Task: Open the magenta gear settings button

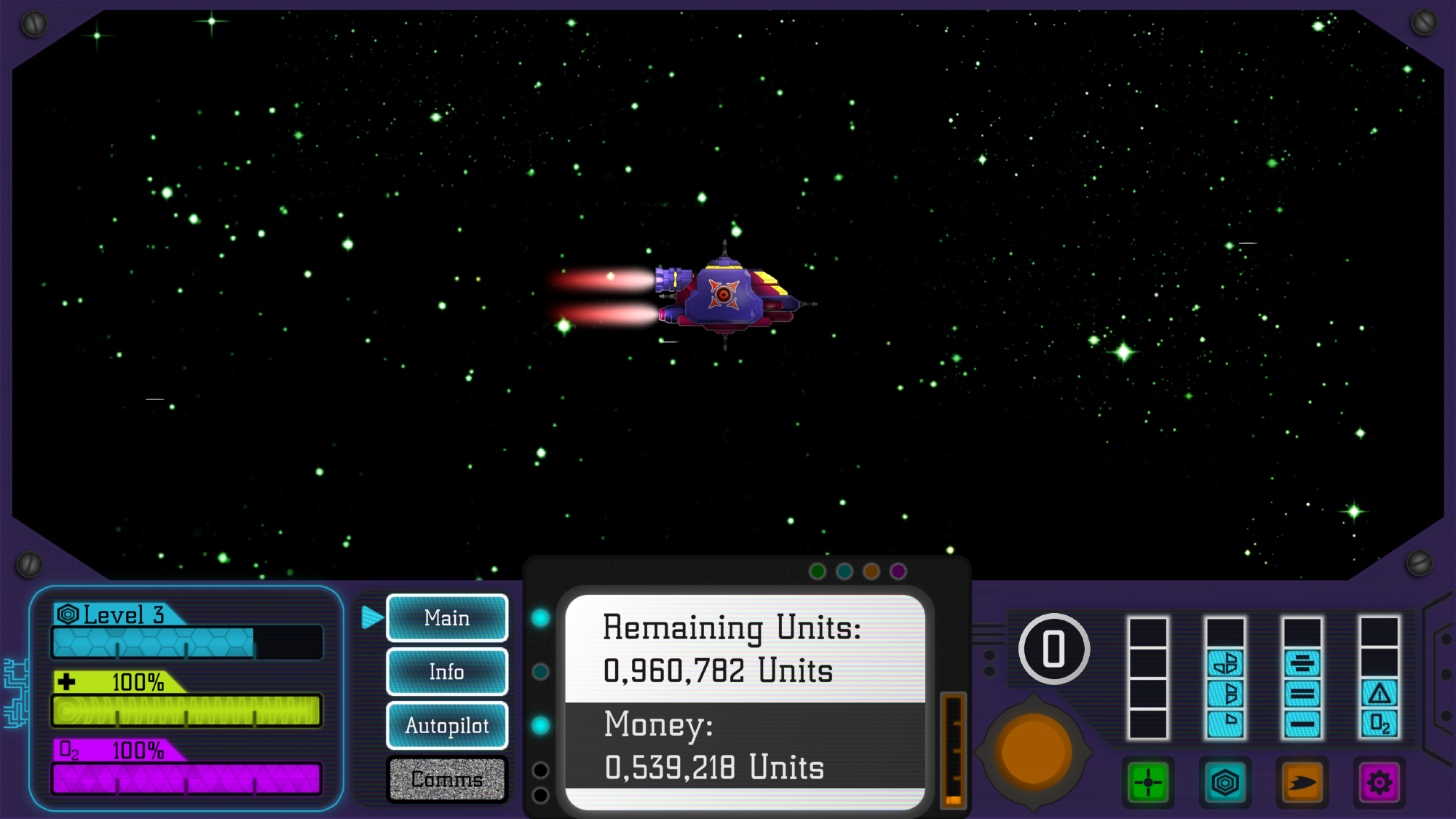Action: [x=1380, y=783]
